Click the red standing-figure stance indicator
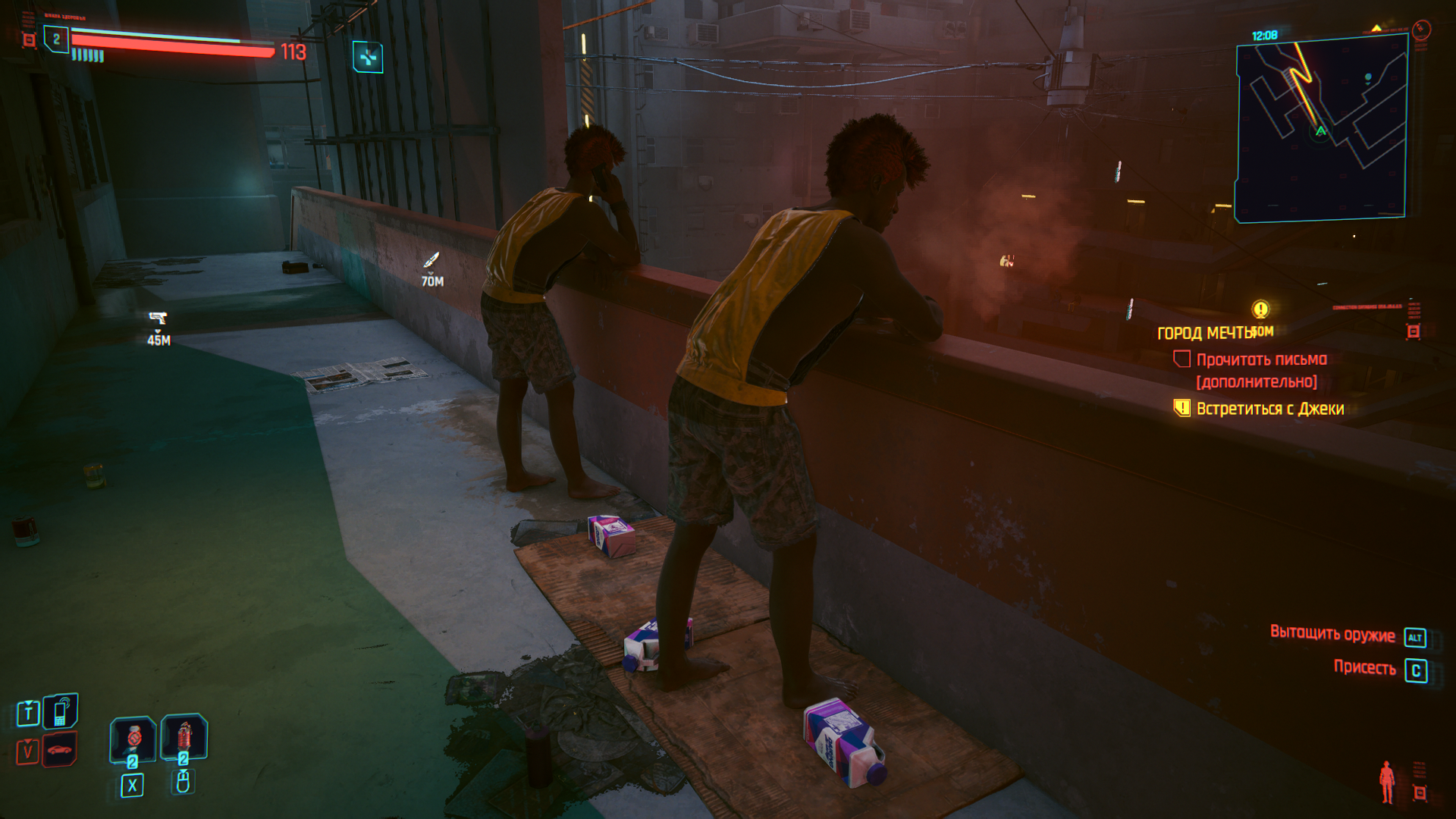The image size is (1456, 819). coord(1387,781)
